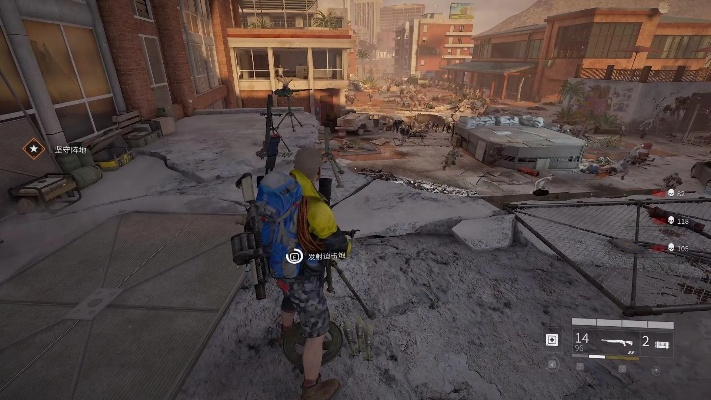Select the star objective marker icon
This screenshot has height=400, width=711.
pyautogui.click(x=33, y=149)
